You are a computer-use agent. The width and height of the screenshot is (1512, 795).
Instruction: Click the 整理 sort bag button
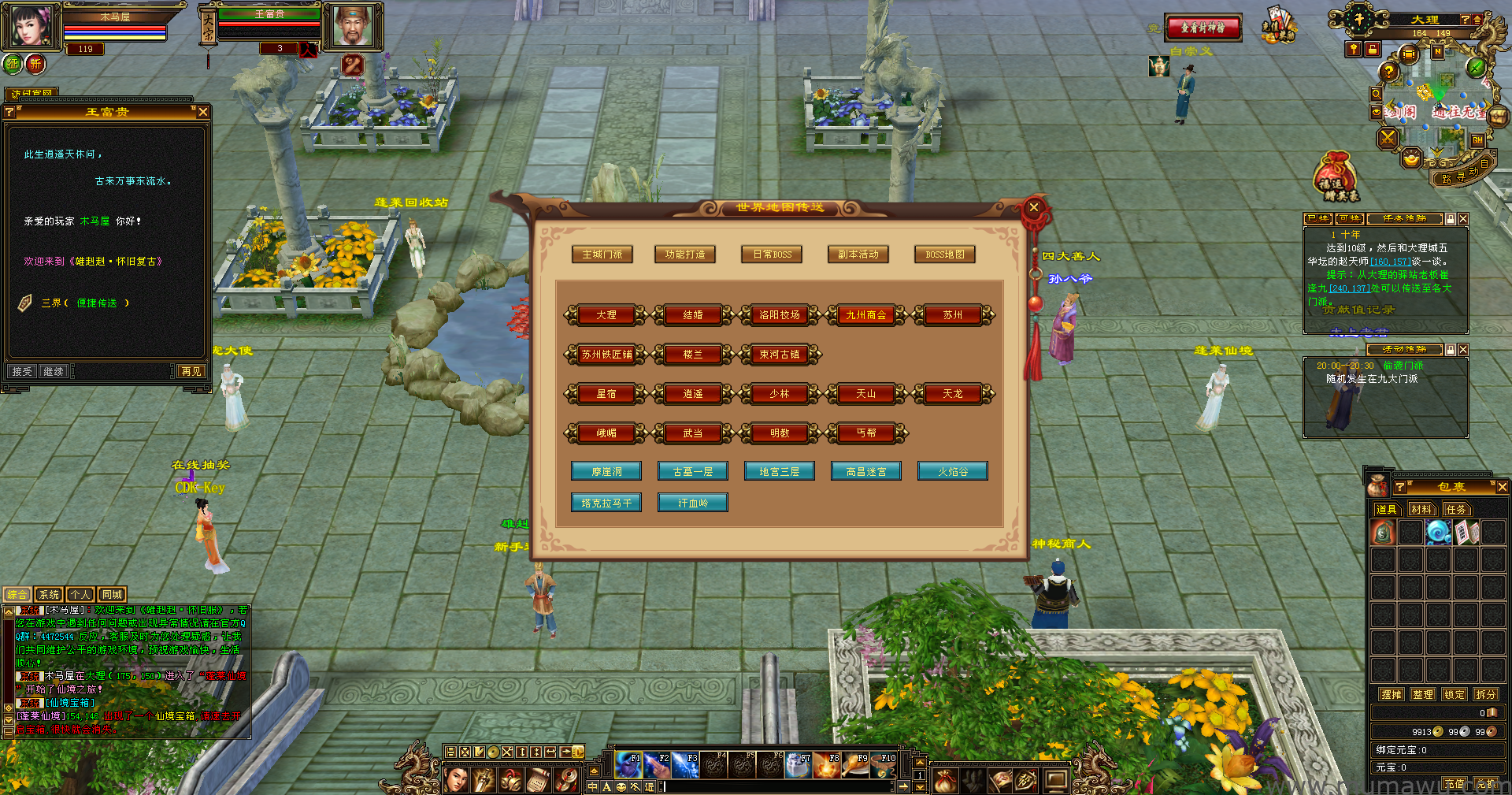[x=1422, y=694]
